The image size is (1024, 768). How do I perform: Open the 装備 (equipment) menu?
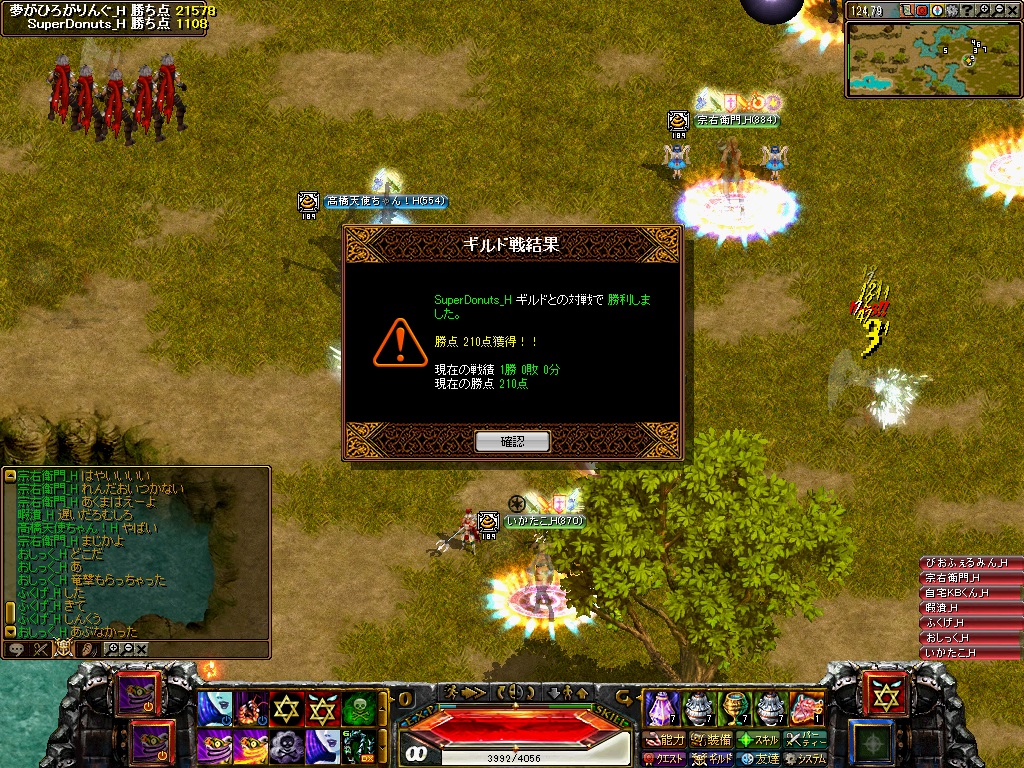(711, 740)
